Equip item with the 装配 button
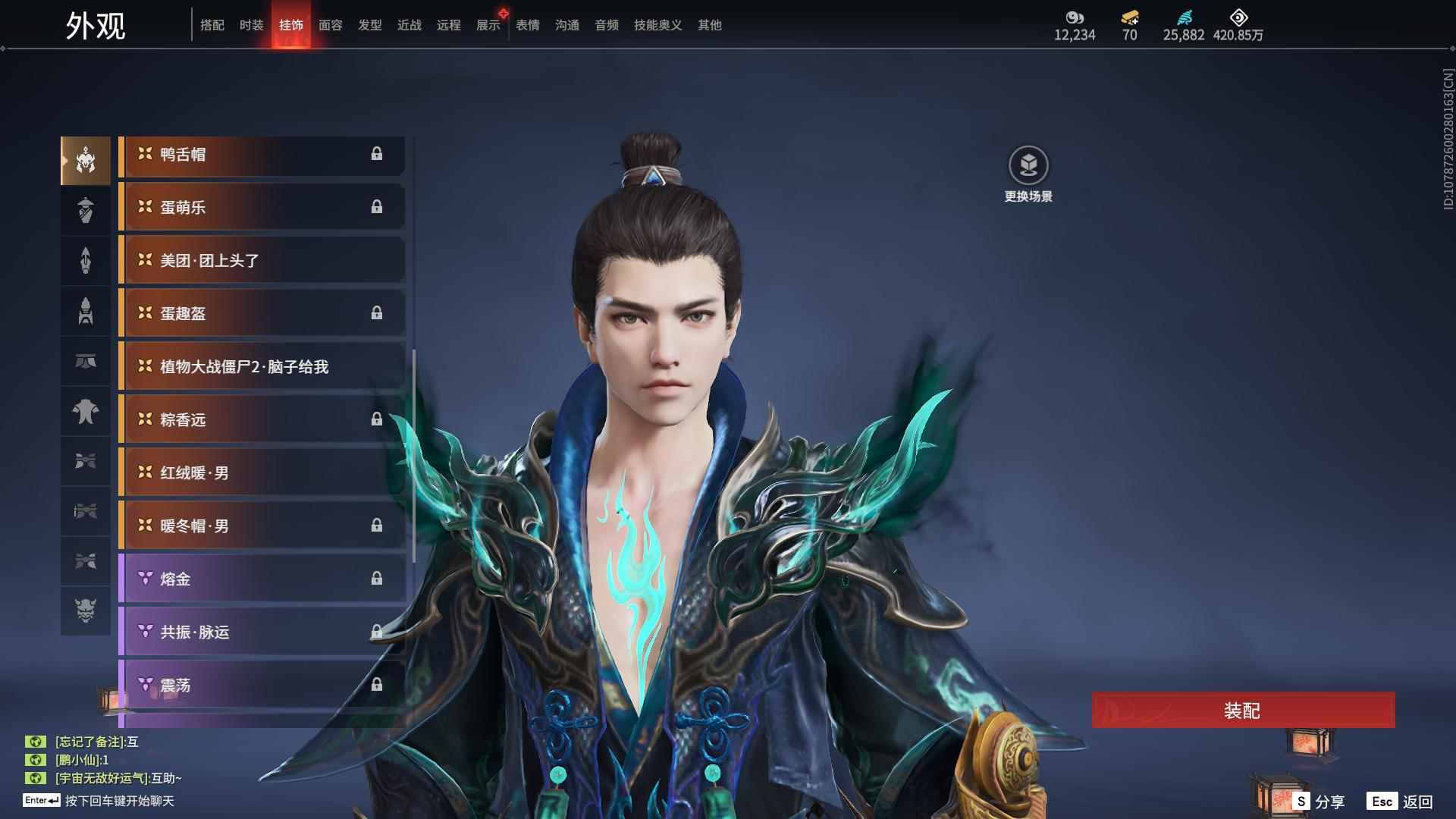 pyautogui.click(x=1243, y=711)
